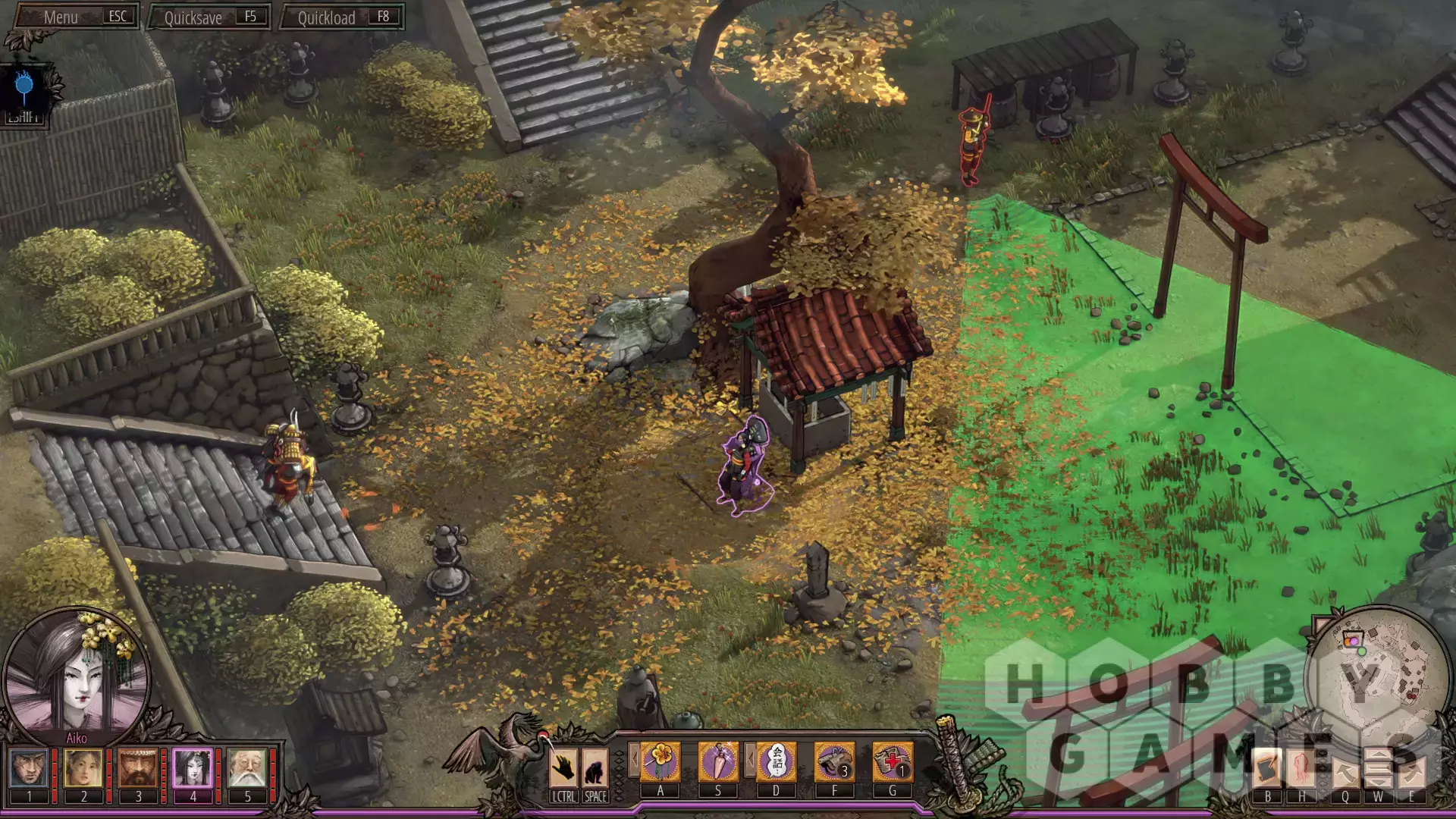Toggle the blue flame Shadow Mode icon

pos(24,89)
